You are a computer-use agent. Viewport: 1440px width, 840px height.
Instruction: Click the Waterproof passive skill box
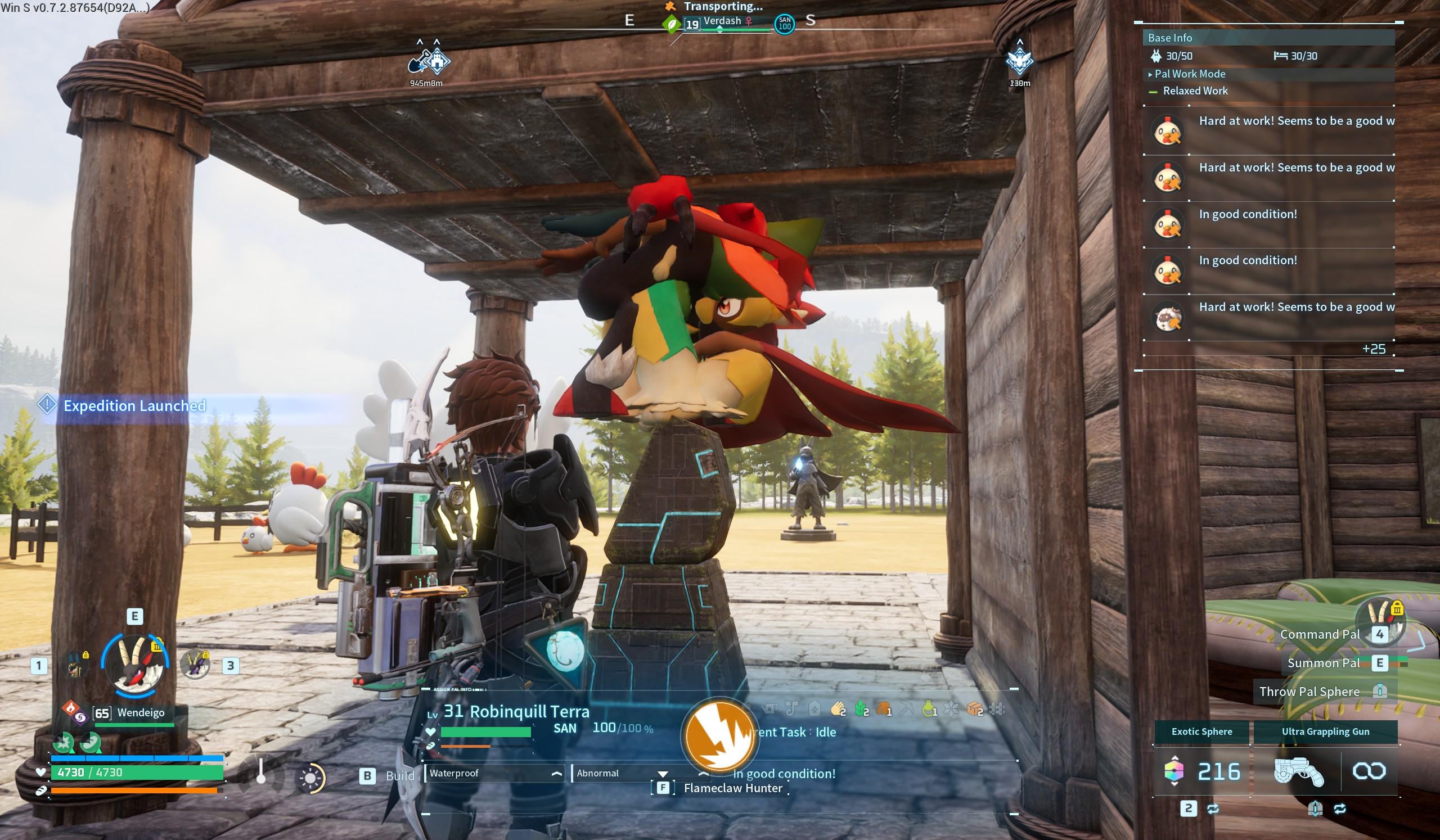[x=494, y=773]
